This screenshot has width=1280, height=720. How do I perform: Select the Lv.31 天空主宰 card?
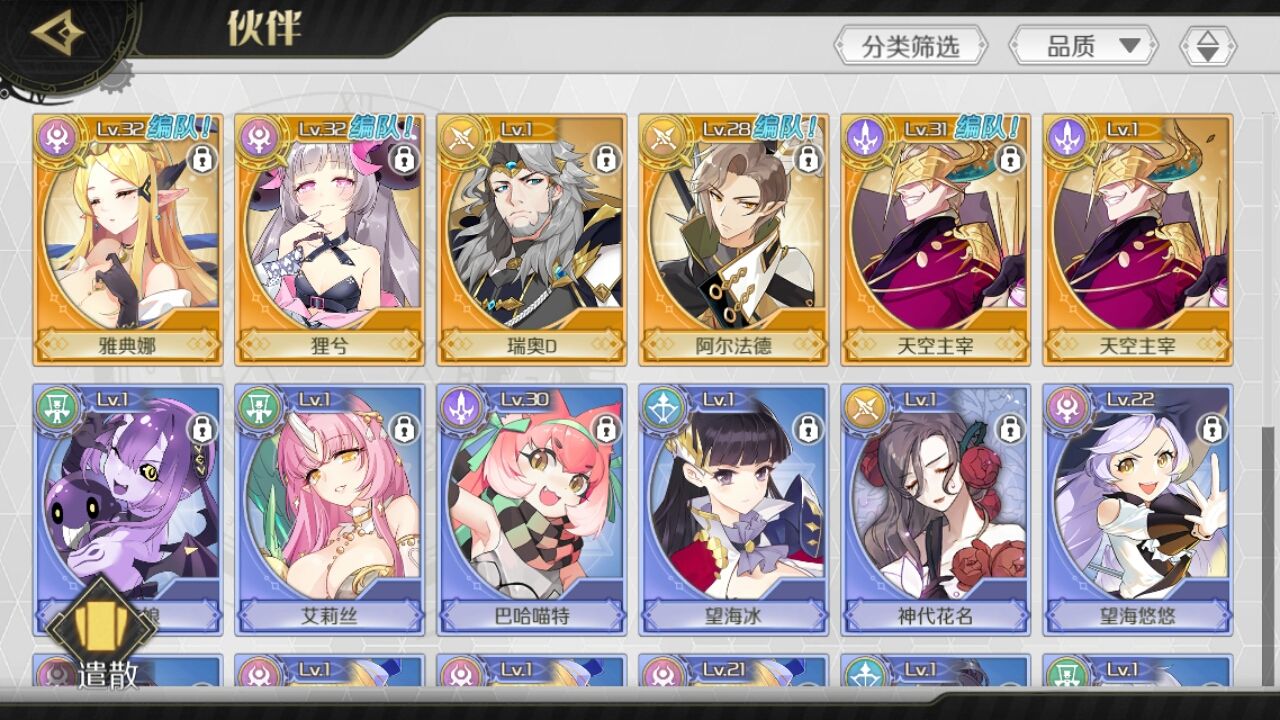(x=936, y=240)
